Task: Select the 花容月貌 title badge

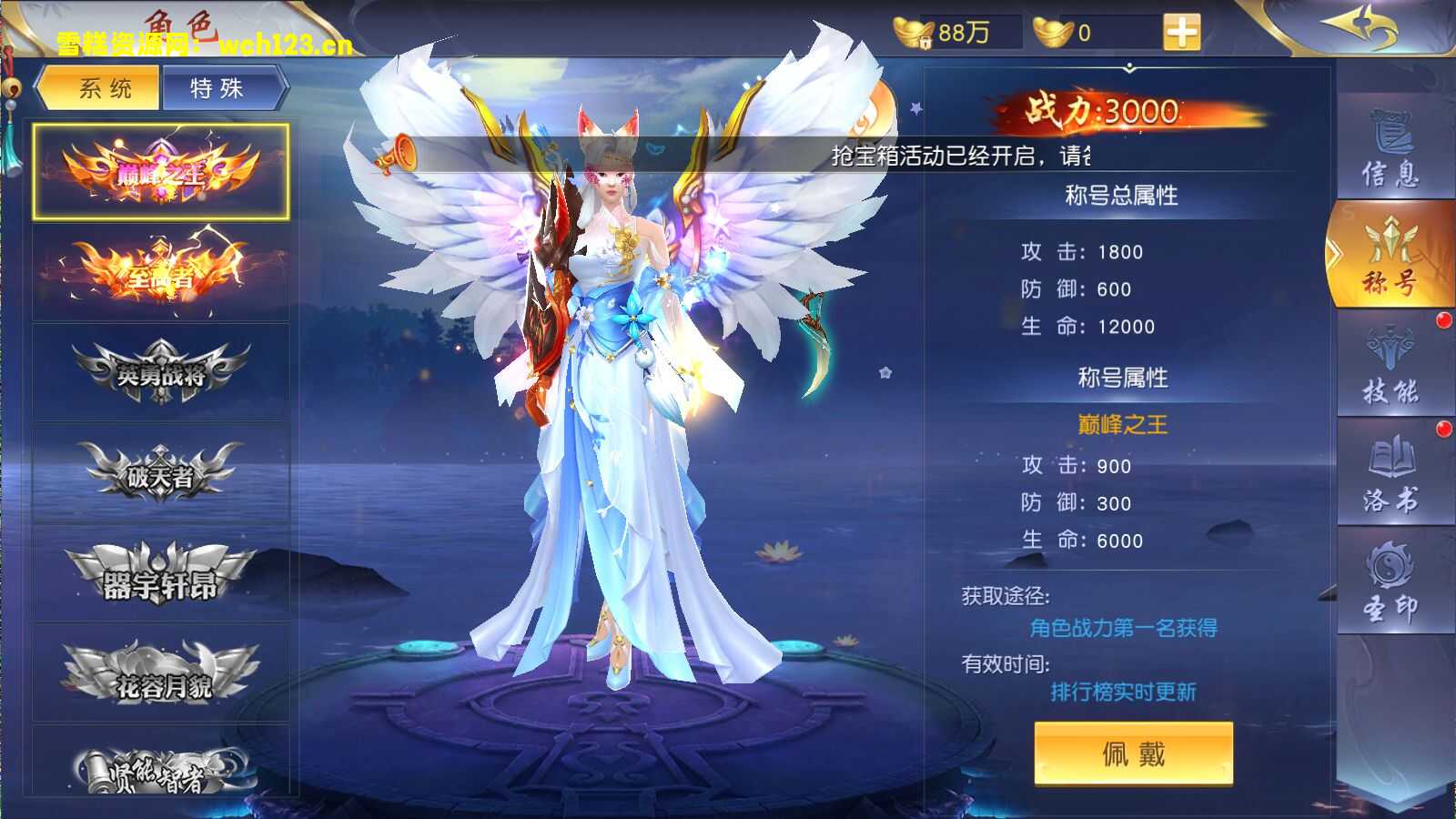Action: (x=162, y=673)
